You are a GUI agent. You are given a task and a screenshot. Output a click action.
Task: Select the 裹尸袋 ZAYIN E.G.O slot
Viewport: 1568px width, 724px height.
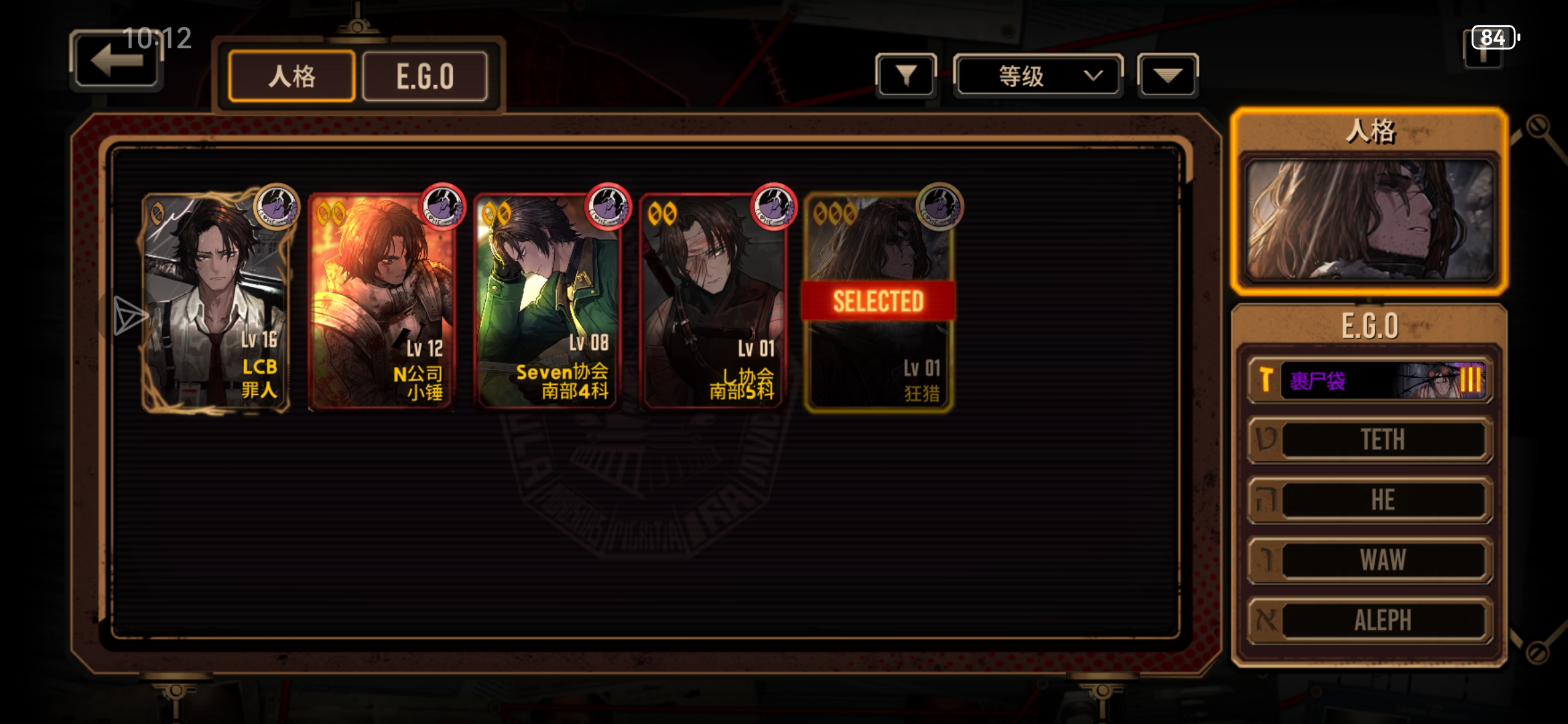coord(1370,380)
